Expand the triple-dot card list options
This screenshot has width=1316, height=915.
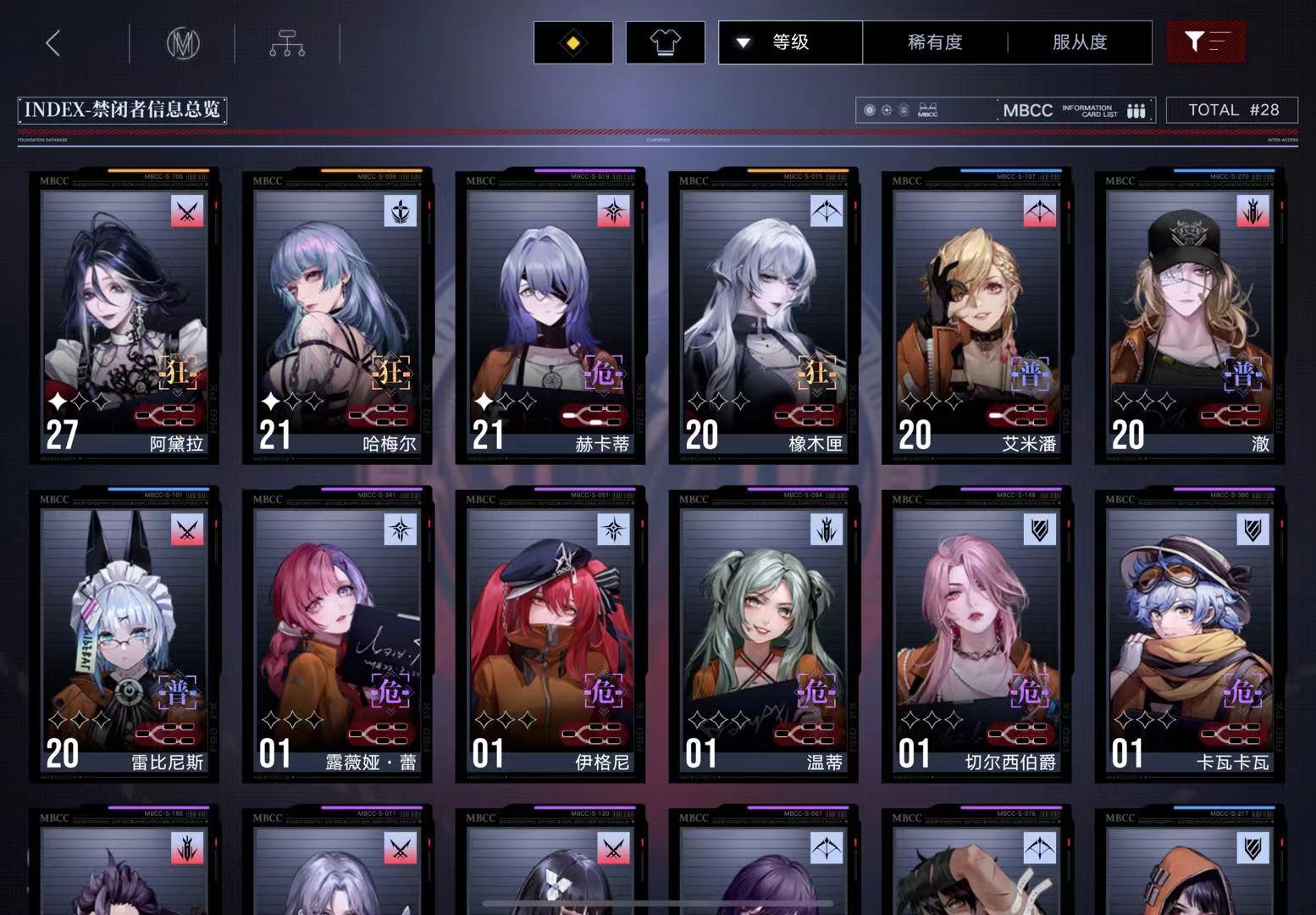coord(1136,110)
